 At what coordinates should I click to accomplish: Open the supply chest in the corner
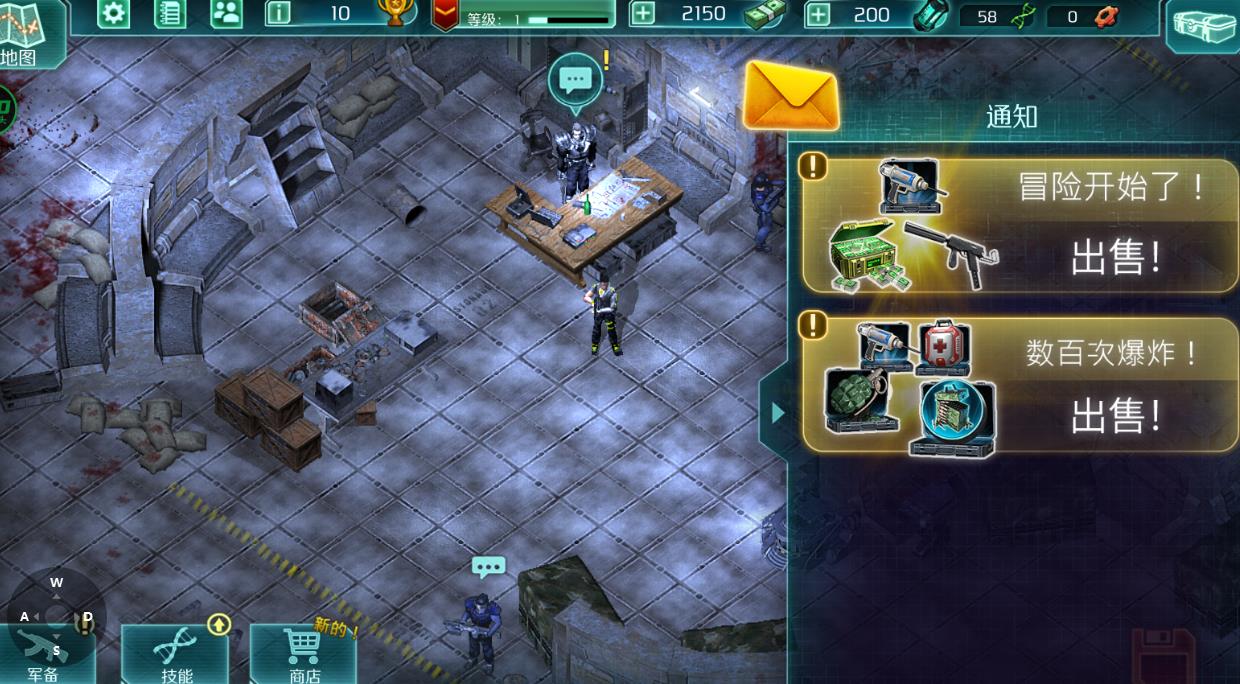coord(1203,25)
